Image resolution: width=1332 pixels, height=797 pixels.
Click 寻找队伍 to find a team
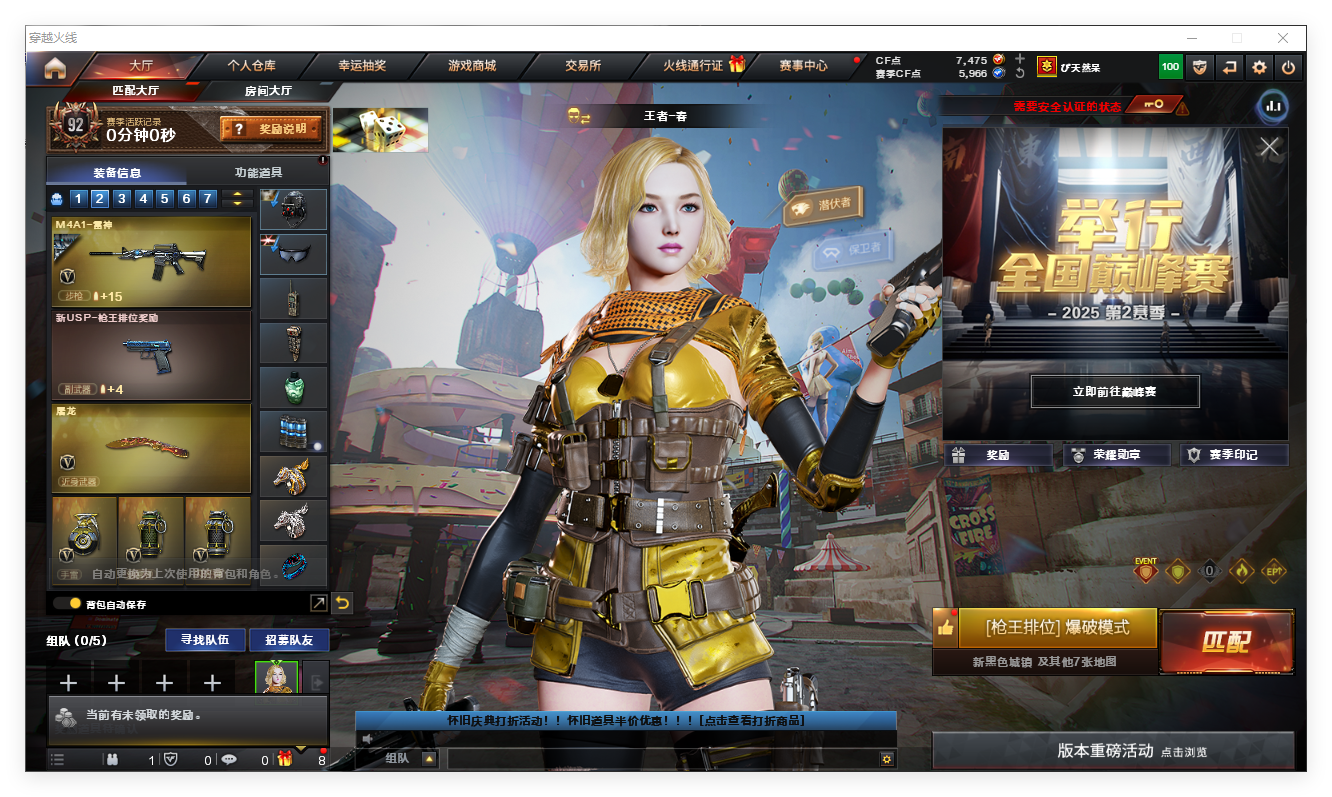coord(205,640)
